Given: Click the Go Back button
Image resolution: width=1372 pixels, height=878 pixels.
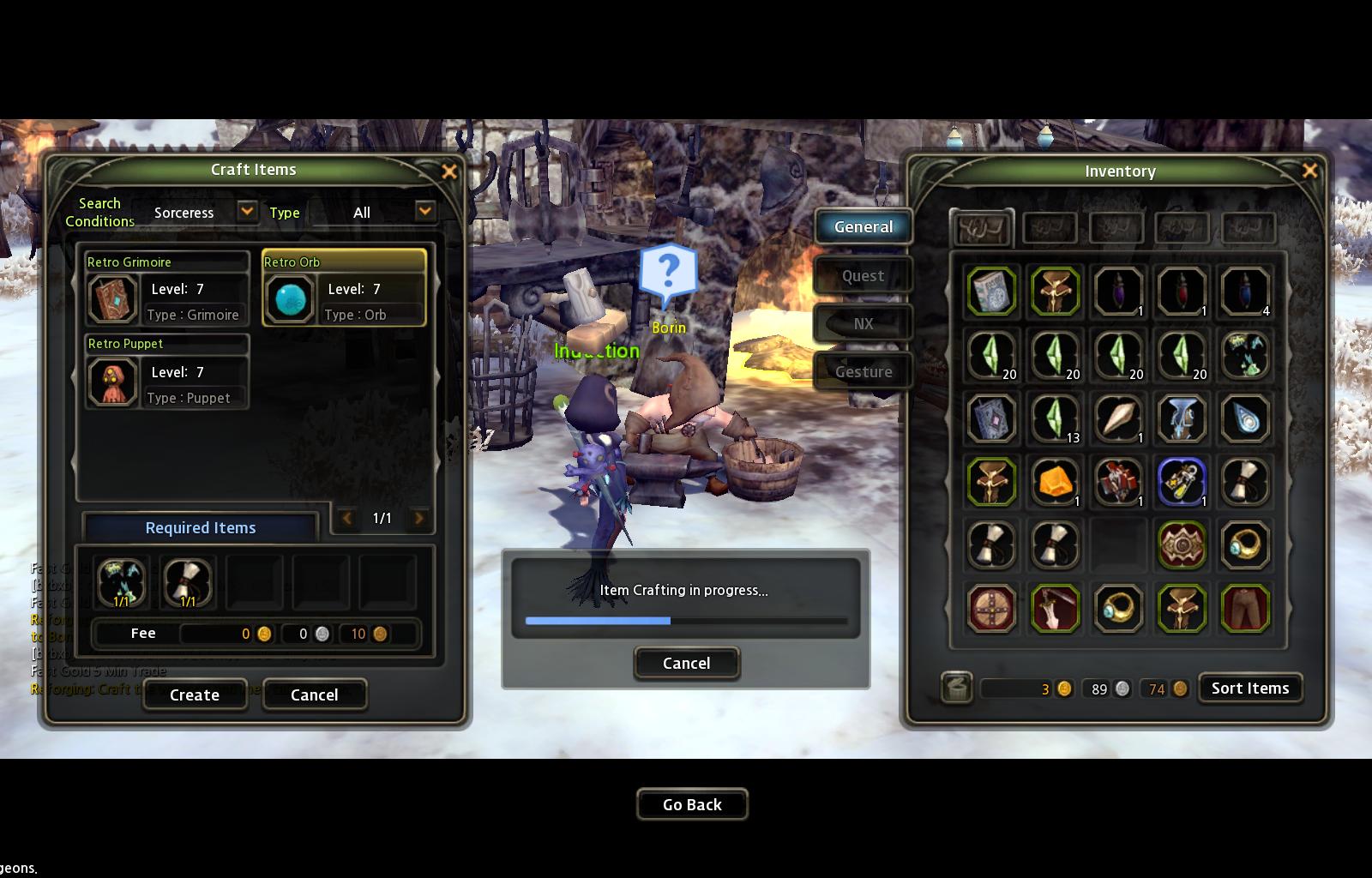Looking at the screenshot, I should click(692, 804).
